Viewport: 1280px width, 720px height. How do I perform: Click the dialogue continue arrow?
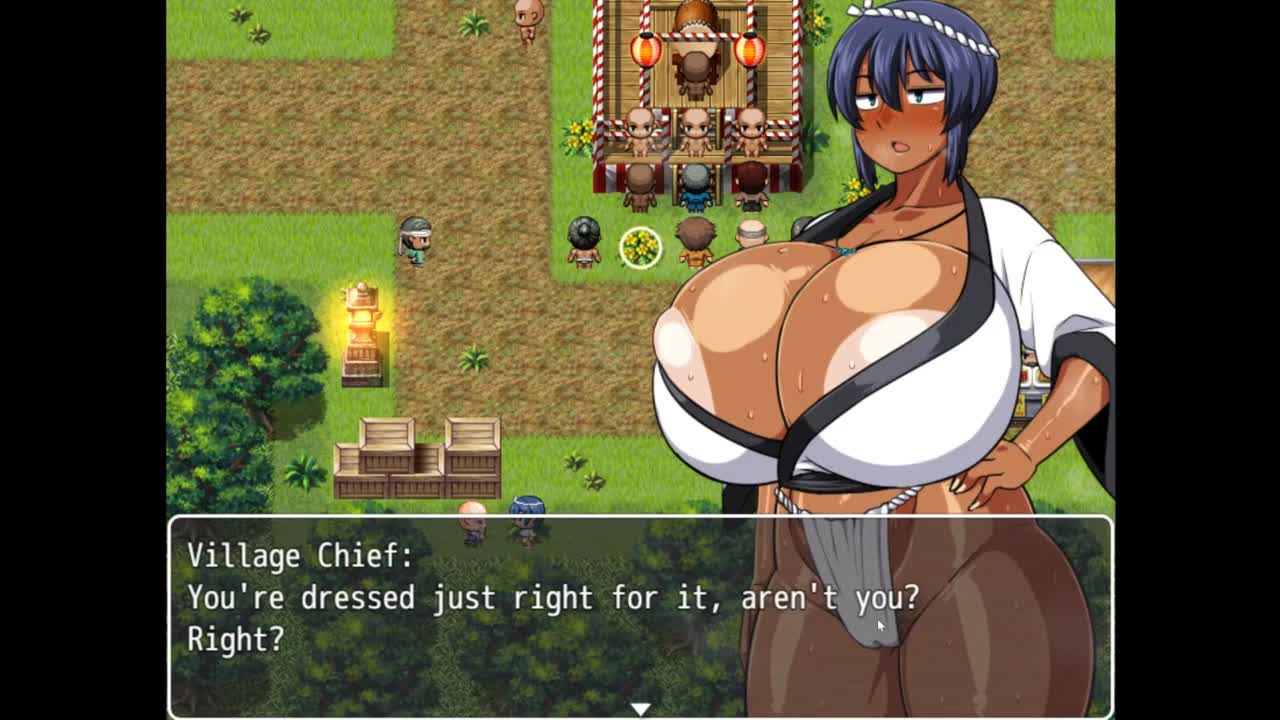click(x=640, y=708)
